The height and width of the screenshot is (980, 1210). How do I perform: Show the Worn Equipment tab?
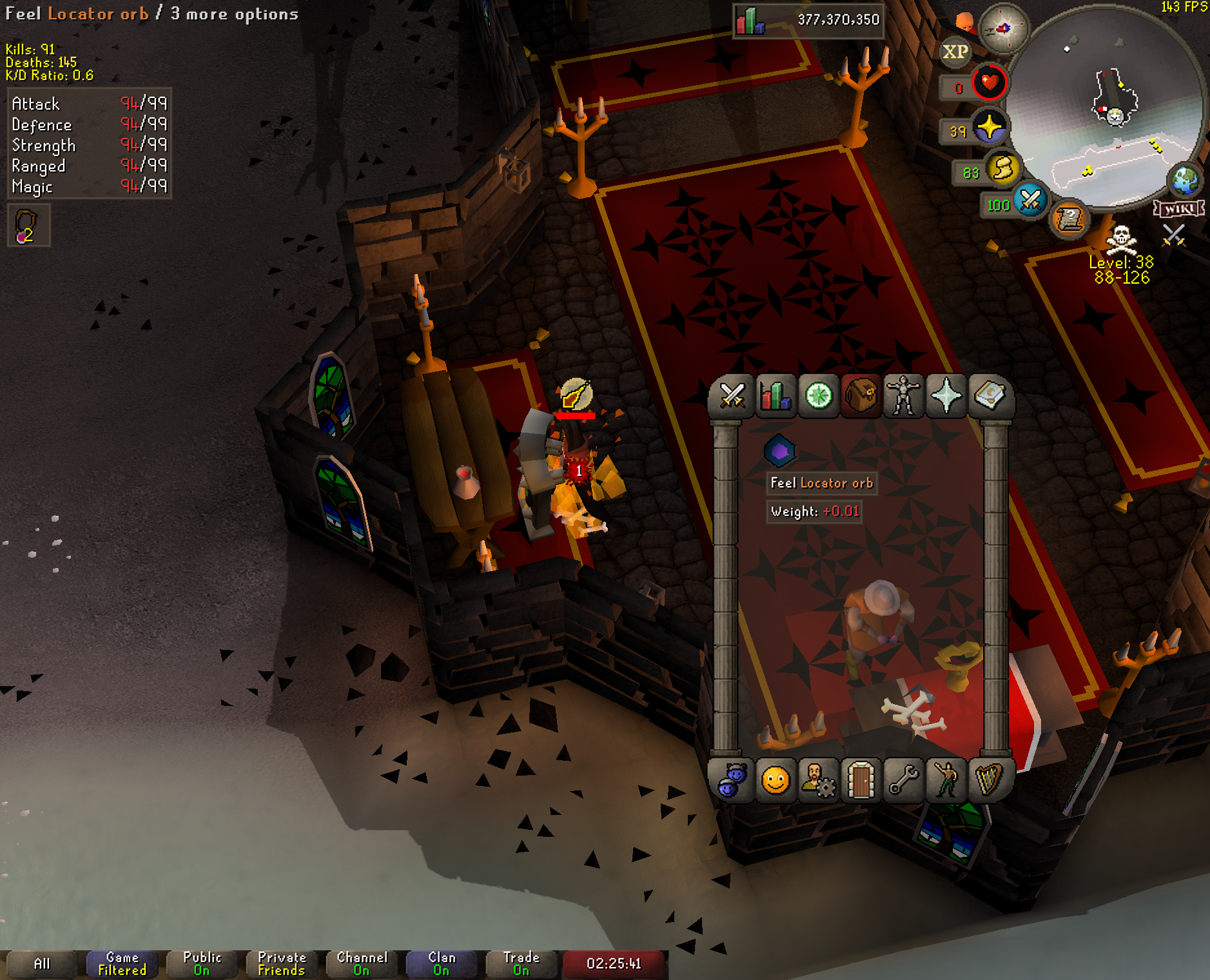(903, 395)
